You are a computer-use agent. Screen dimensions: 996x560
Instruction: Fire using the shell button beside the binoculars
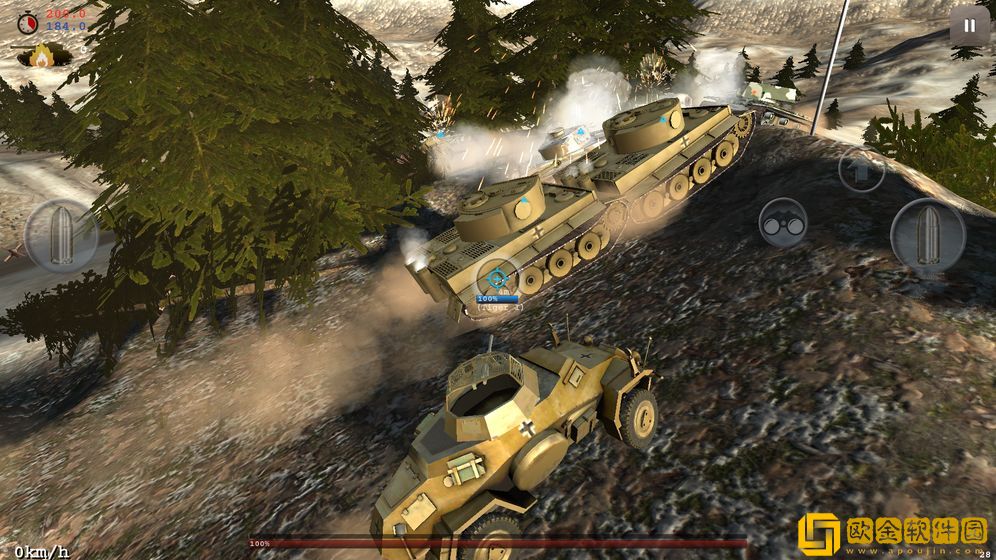point(927,236)
